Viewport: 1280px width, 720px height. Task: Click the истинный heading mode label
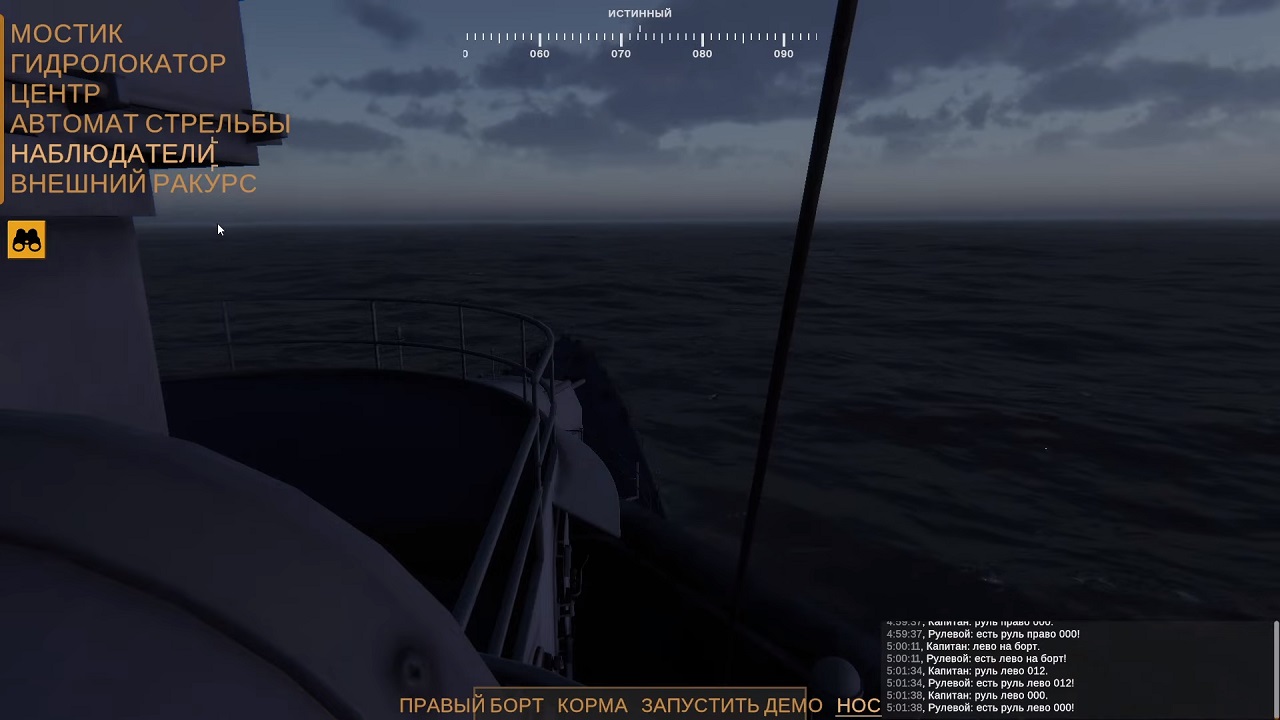[x=640, y=12]
